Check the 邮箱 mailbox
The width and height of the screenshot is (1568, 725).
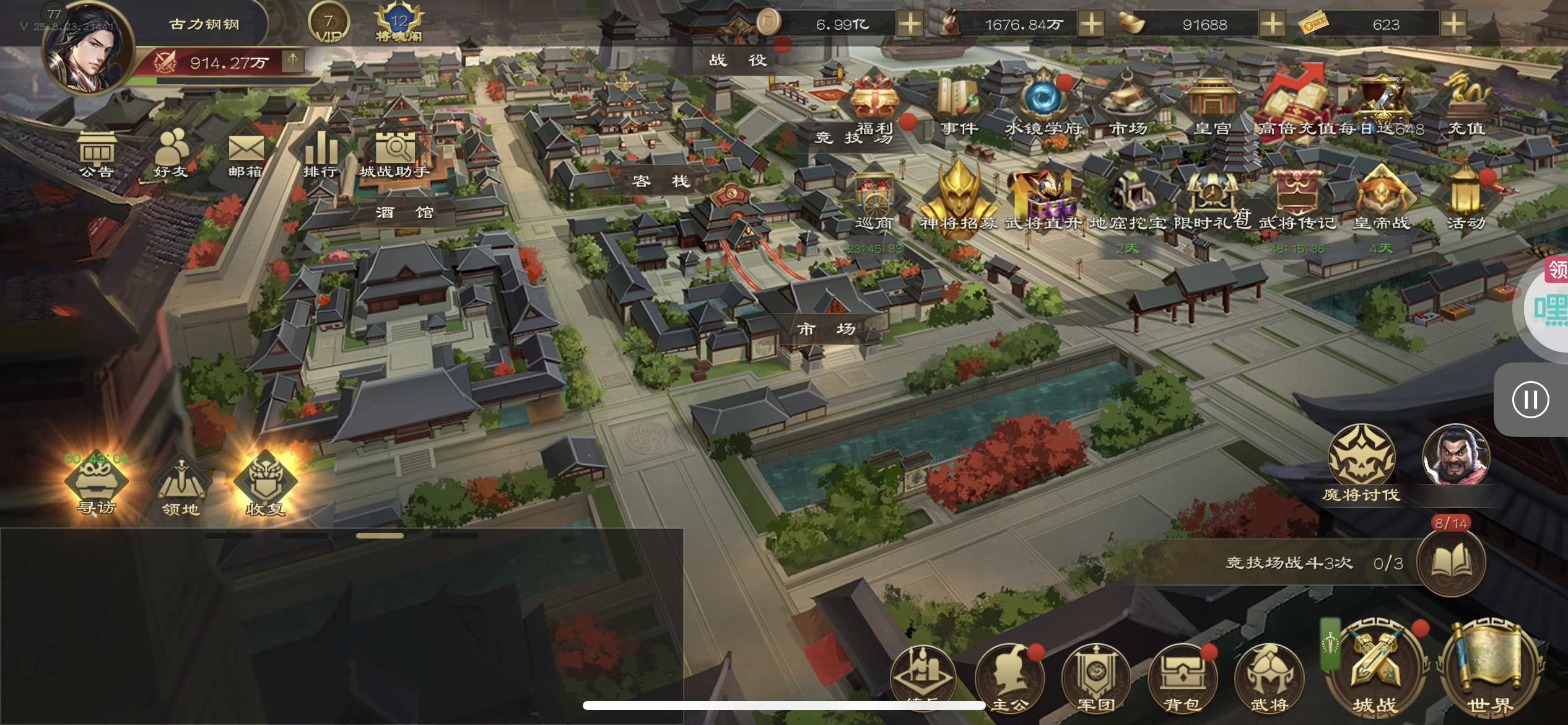pos(245,154)
